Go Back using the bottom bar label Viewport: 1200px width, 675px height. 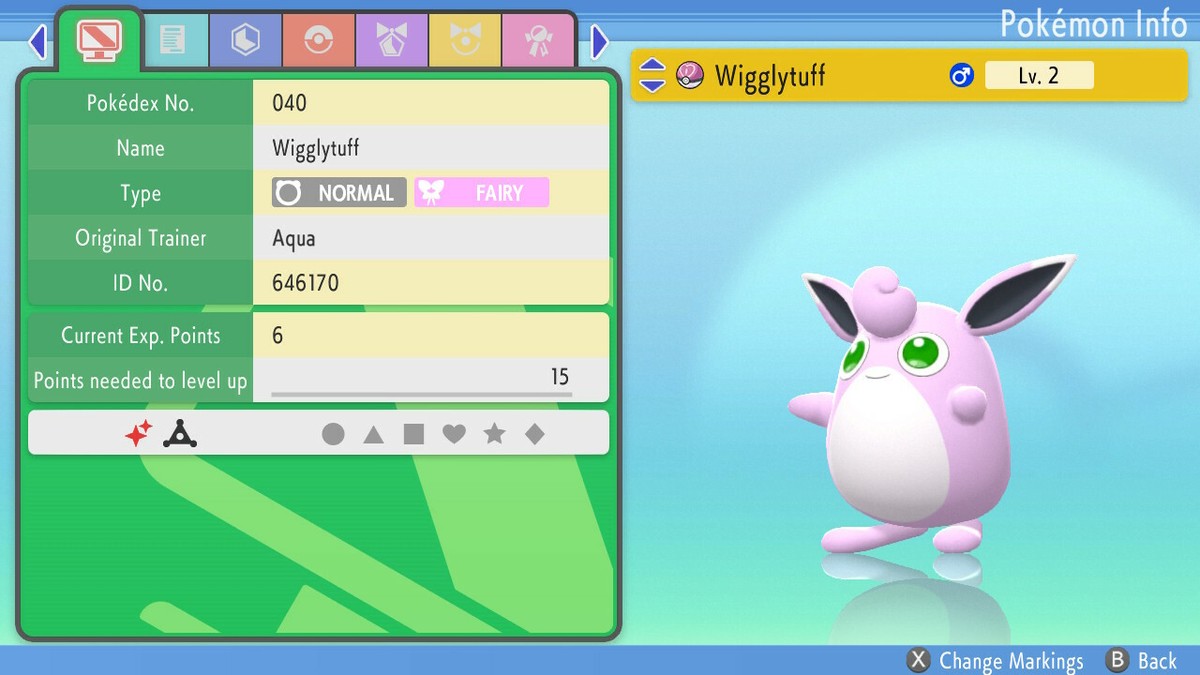(x=1142, y=661)
